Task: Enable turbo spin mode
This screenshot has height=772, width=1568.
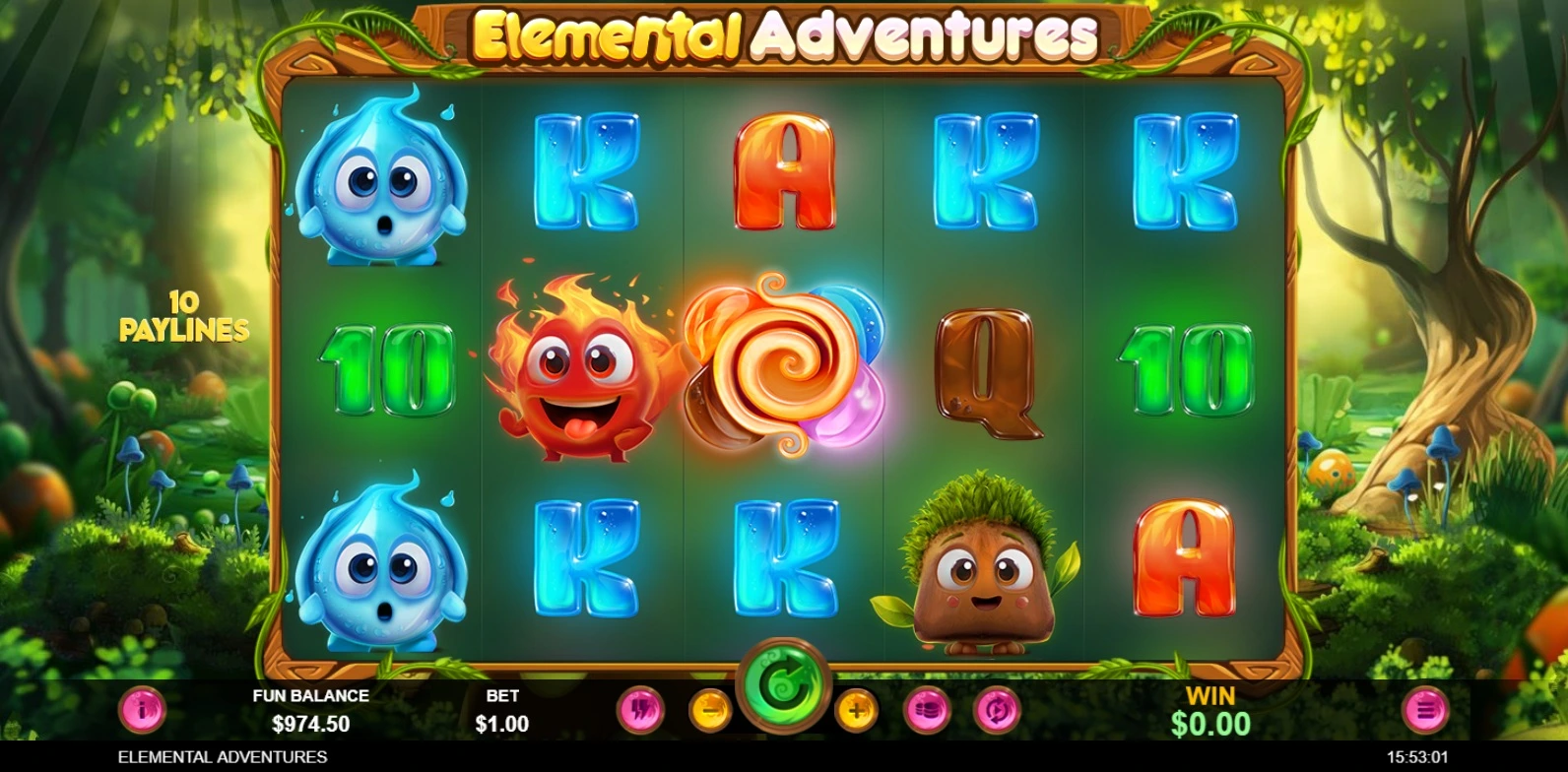Action: (639, 710)
